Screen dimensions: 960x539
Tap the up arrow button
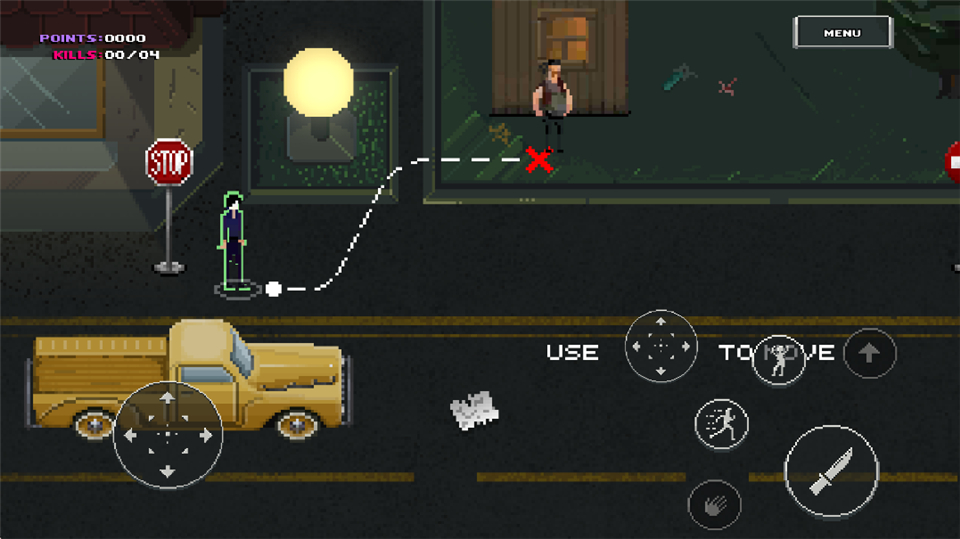pyautogui.click(x=869, y=352)
